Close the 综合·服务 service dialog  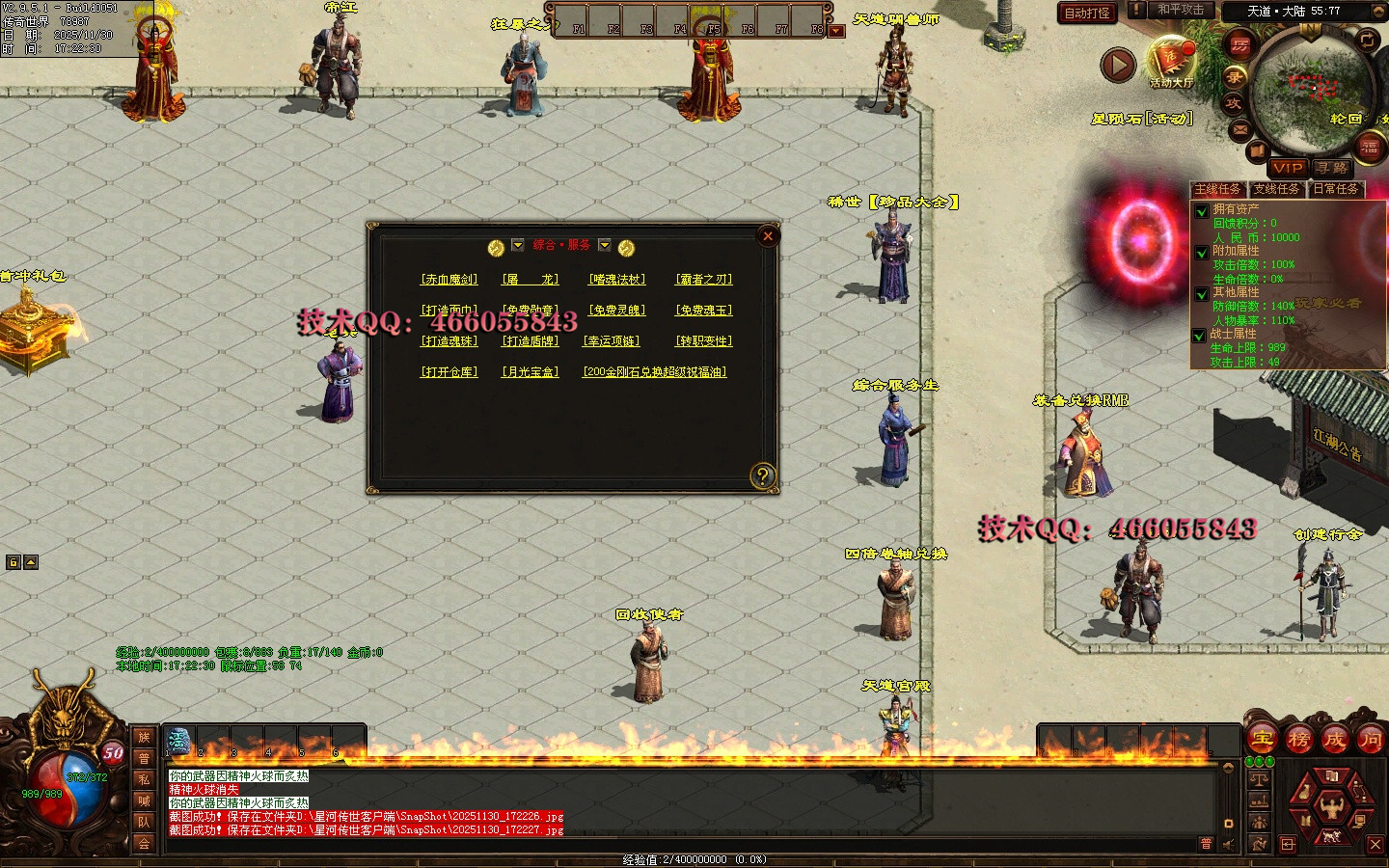point(768,236)
